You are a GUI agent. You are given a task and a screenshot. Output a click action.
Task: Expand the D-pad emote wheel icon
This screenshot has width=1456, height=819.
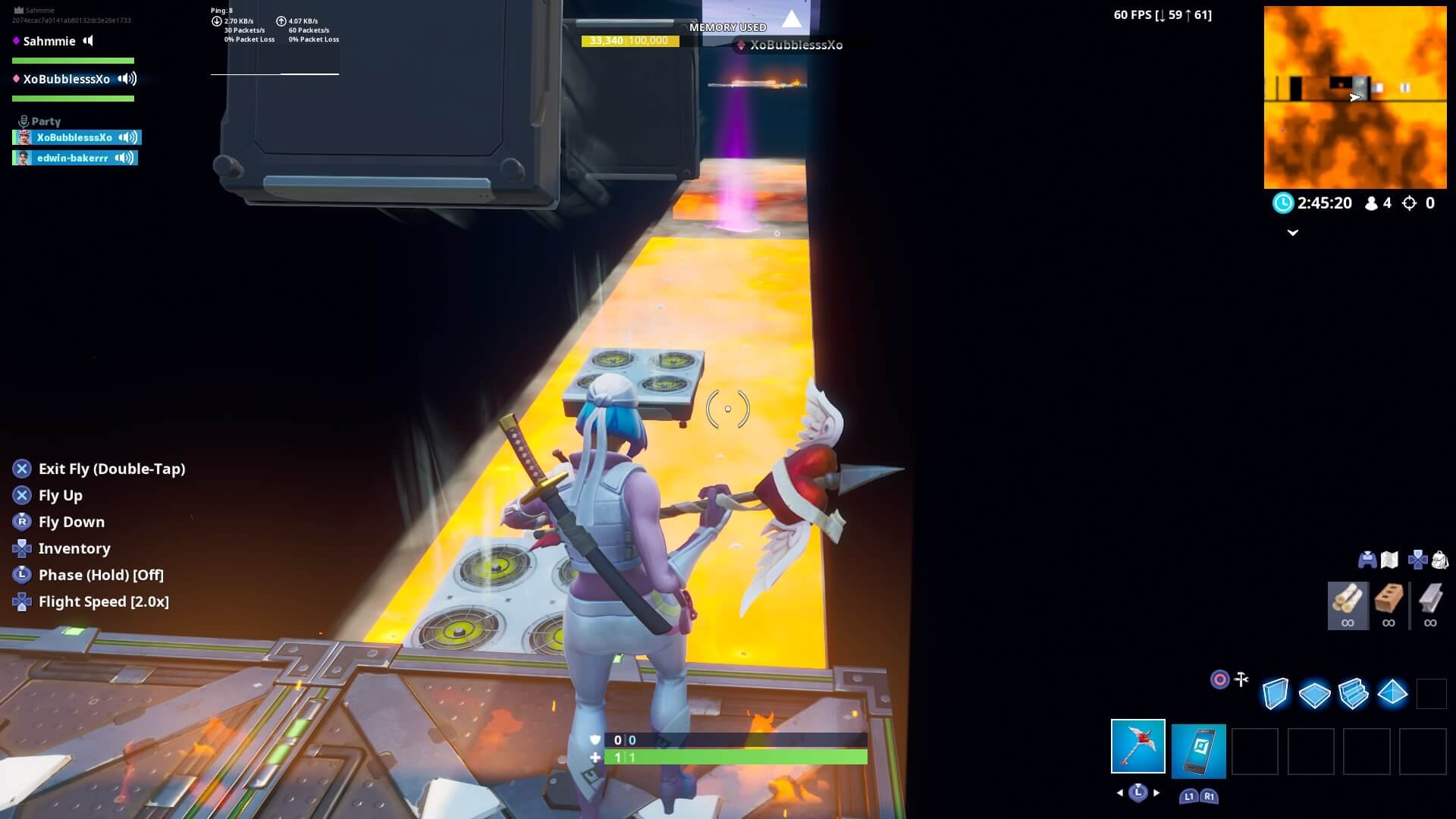[x=1417, y=559]
